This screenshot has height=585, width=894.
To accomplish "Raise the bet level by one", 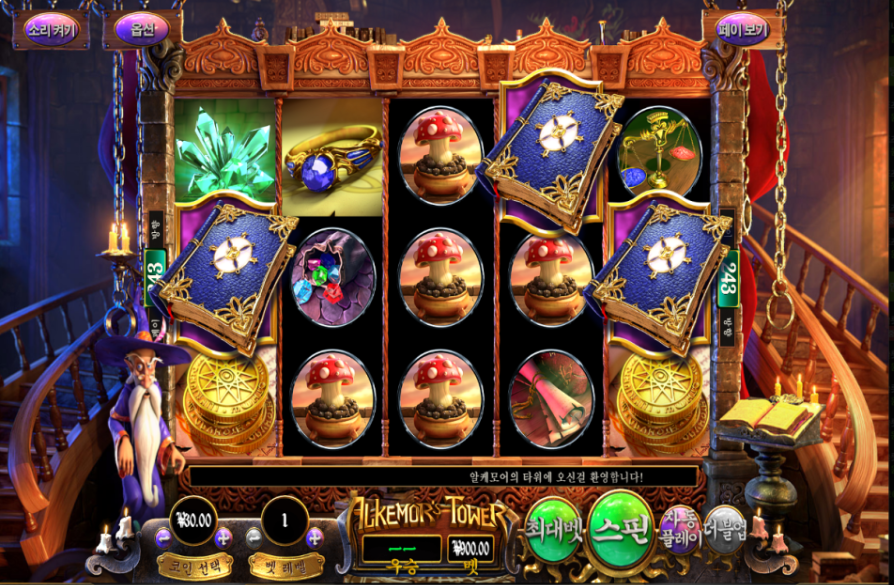I will tap(315, 537).
